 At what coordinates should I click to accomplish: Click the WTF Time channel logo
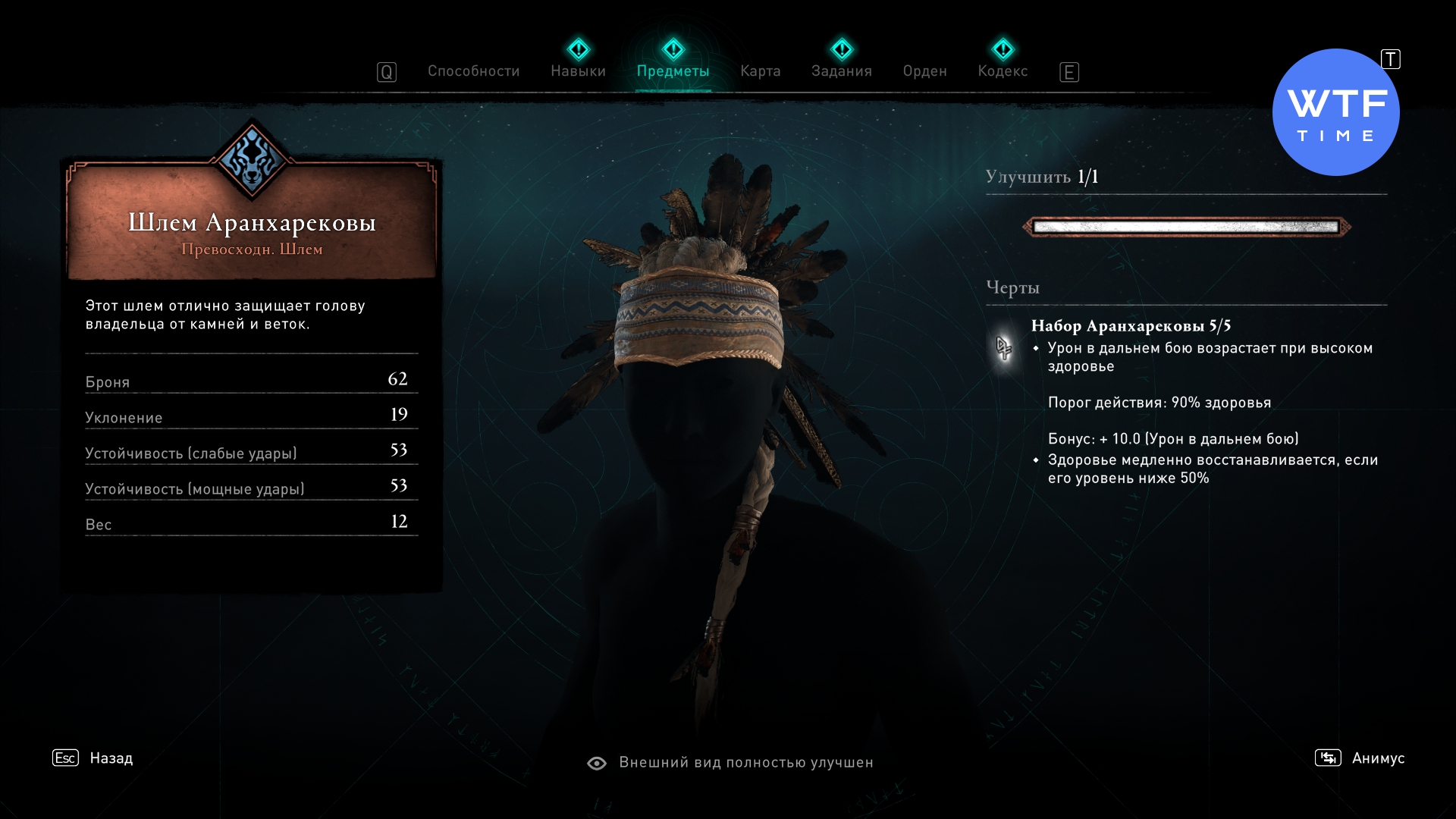[1335, 113]
